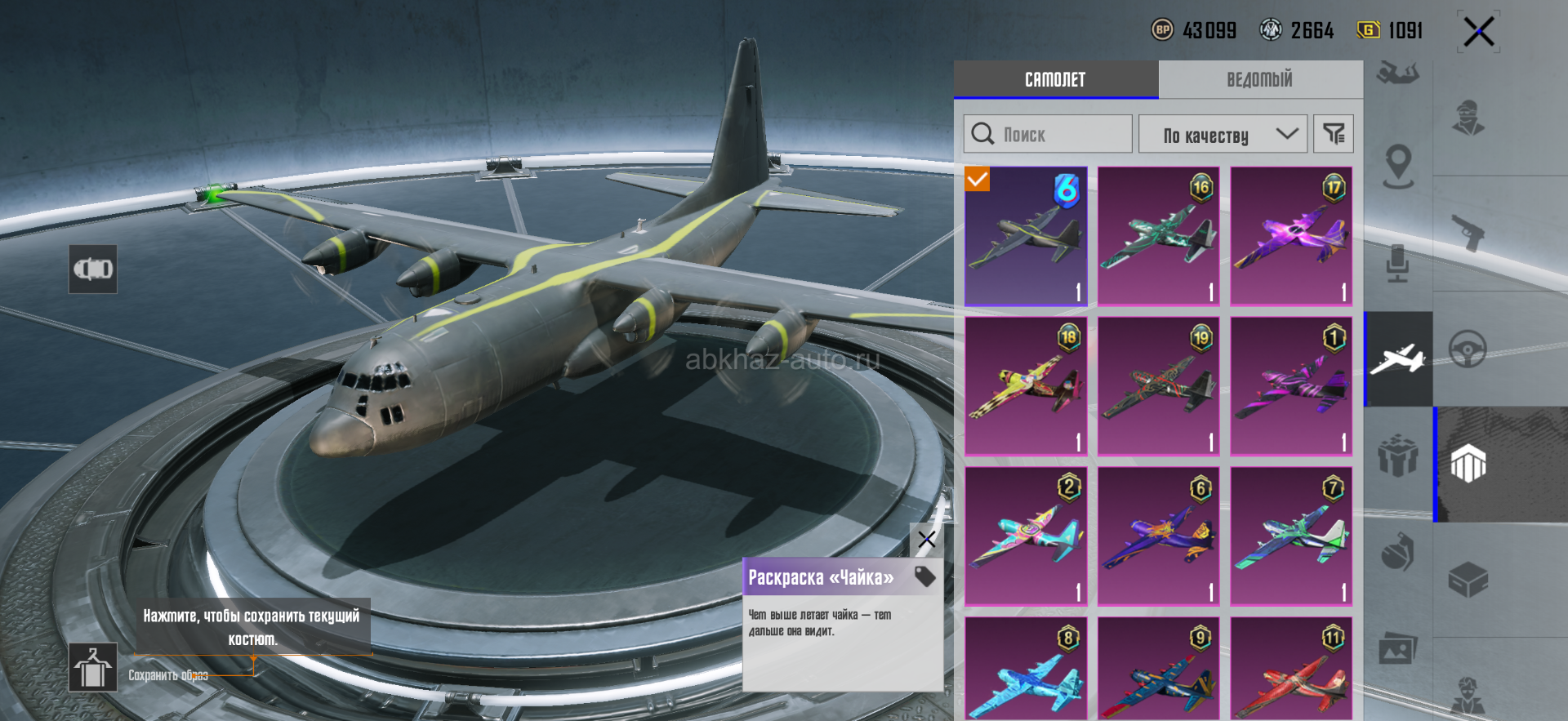Choose the green plane skin numbered 16

(x=1158, y=237)
